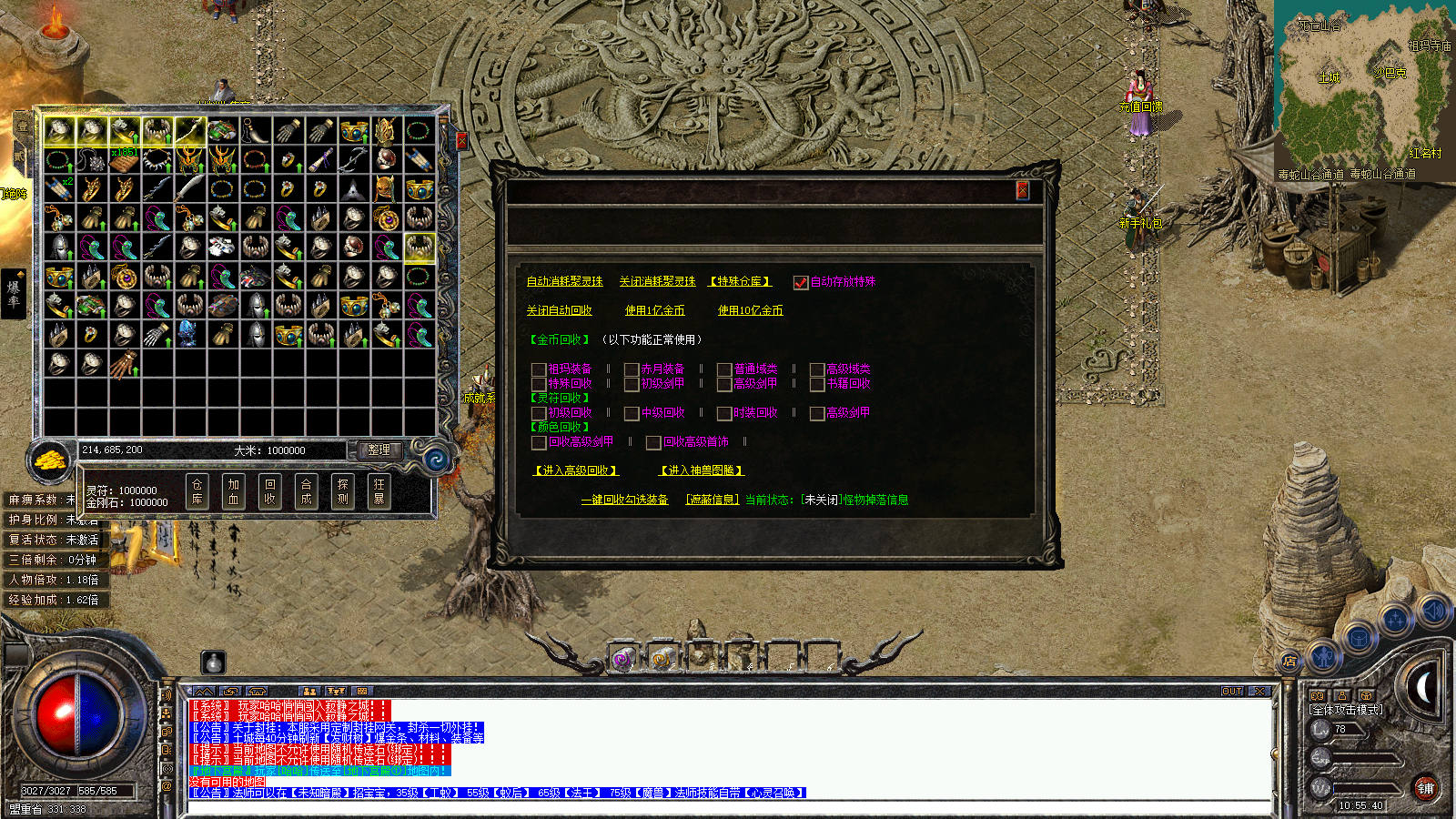Screen dimensions: 1456x819
Task: Open the 仓库 warehouse button
Action: pyautogui.click(x=197, y=491)
